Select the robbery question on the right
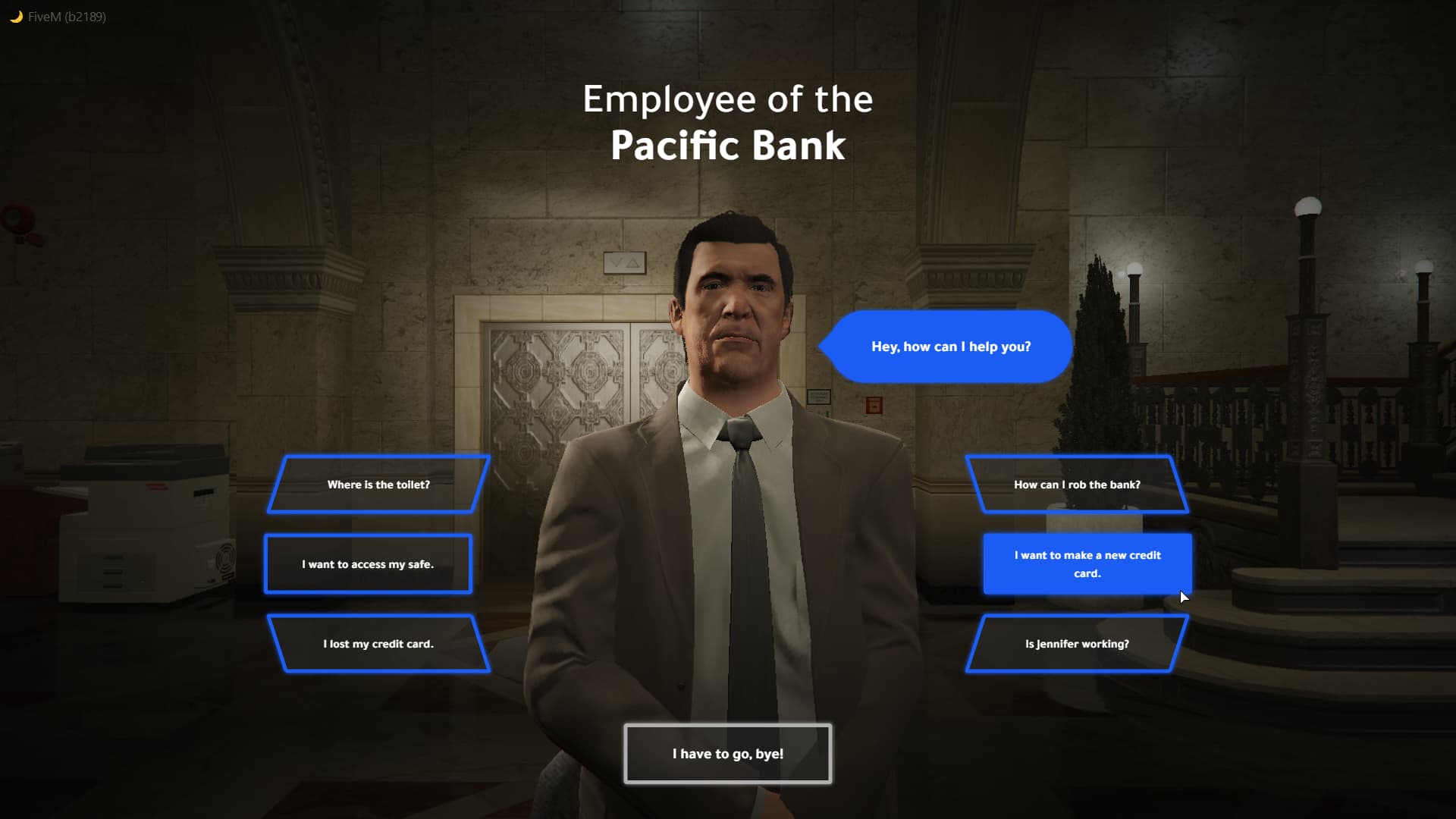This screenshot has width=1456, height=819. click(x=1077, y=485)
